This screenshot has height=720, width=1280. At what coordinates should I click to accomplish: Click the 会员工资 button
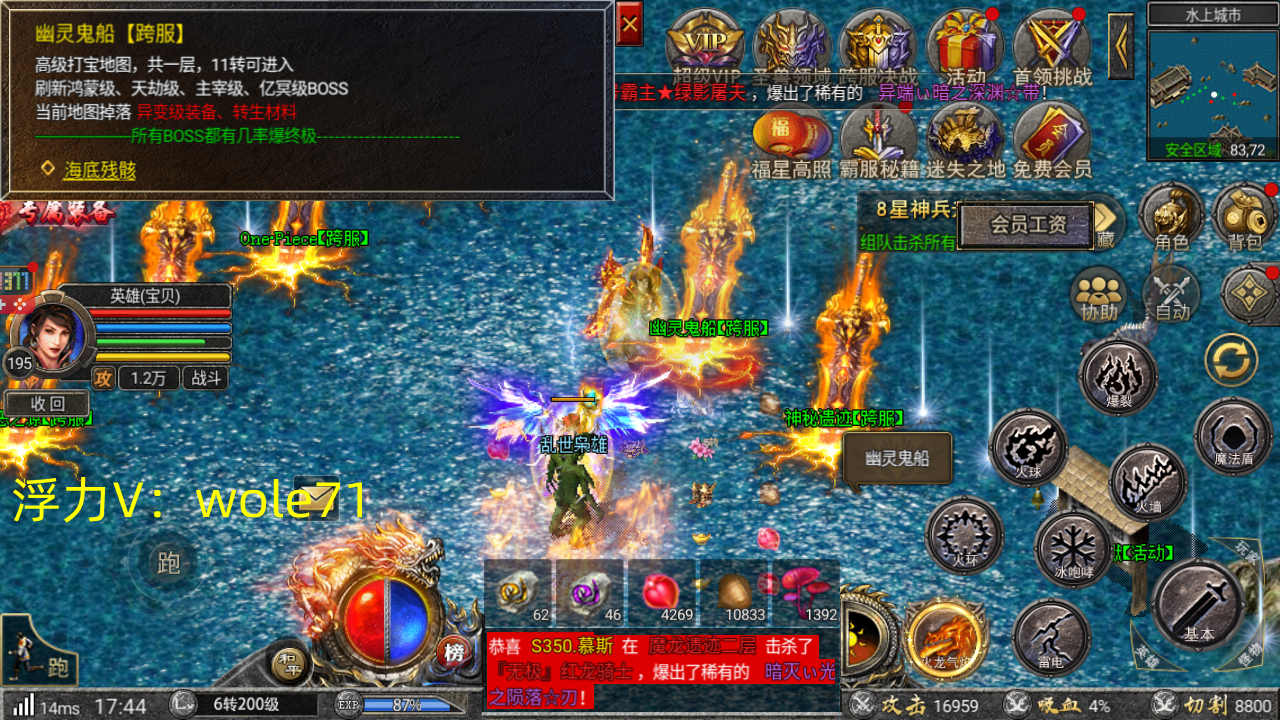click(1028, 225)
